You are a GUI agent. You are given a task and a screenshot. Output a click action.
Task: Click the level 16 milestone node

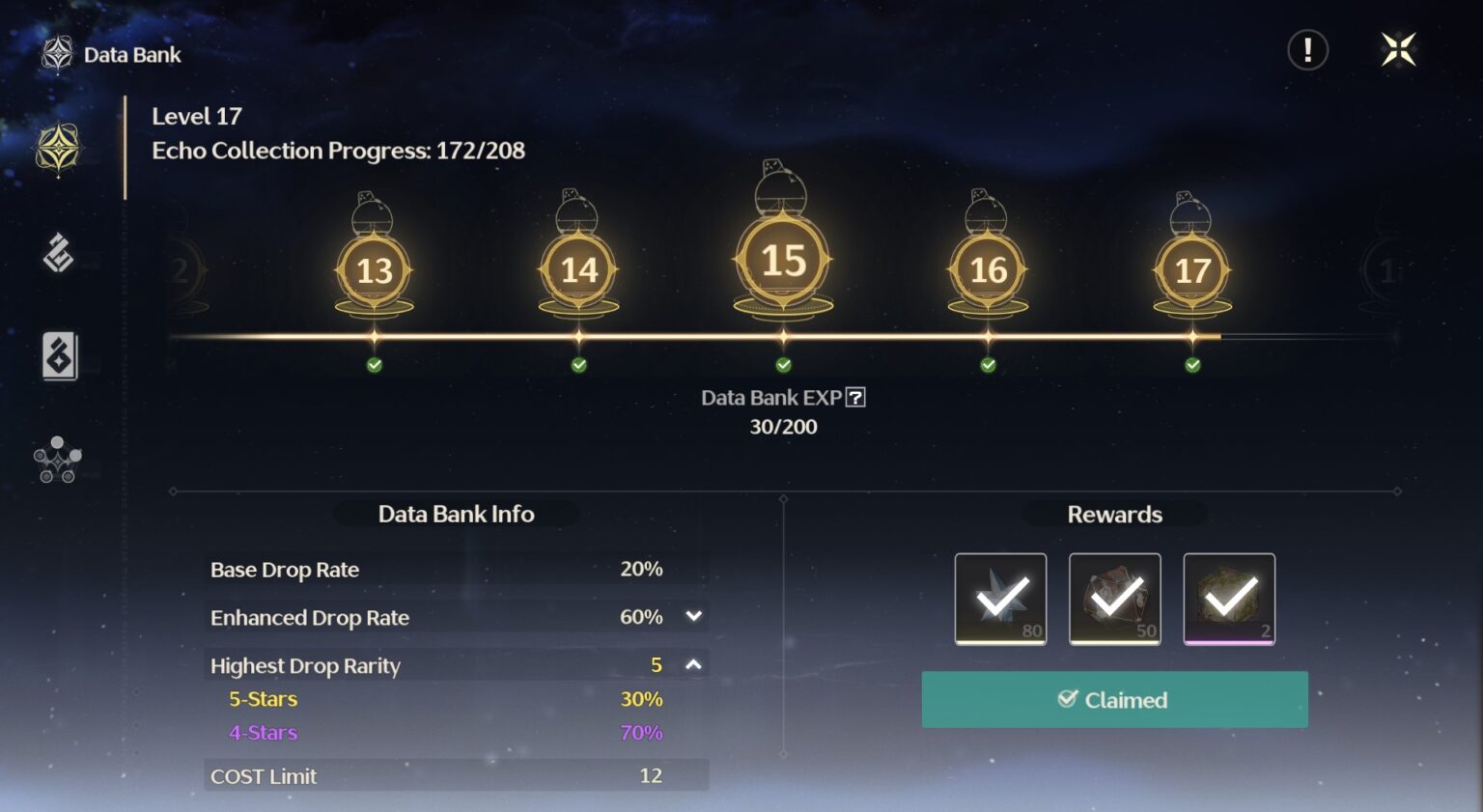987,270
